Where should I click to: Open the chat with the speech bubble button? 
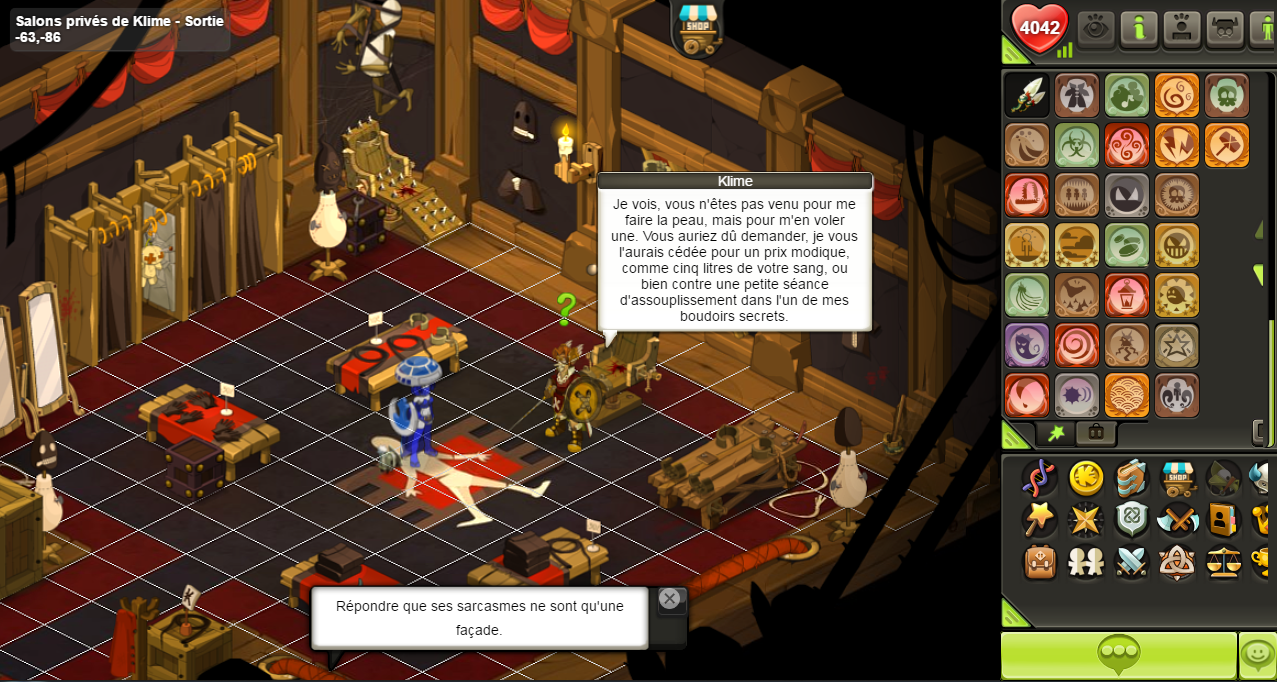(x=1118, y=656)
